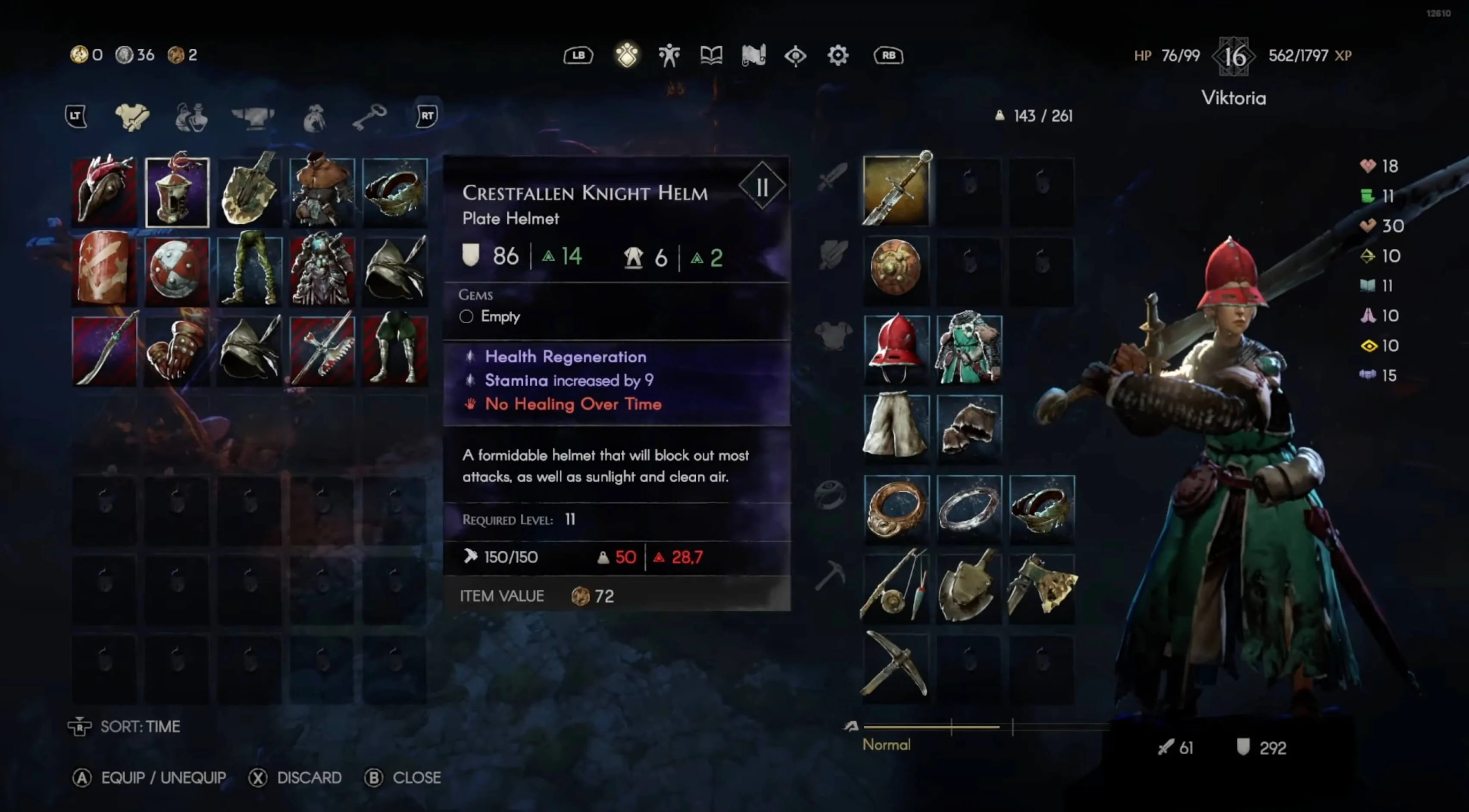Switch to the character attributes tab
The image size is (1469, 812).
[x=669, y=55]
